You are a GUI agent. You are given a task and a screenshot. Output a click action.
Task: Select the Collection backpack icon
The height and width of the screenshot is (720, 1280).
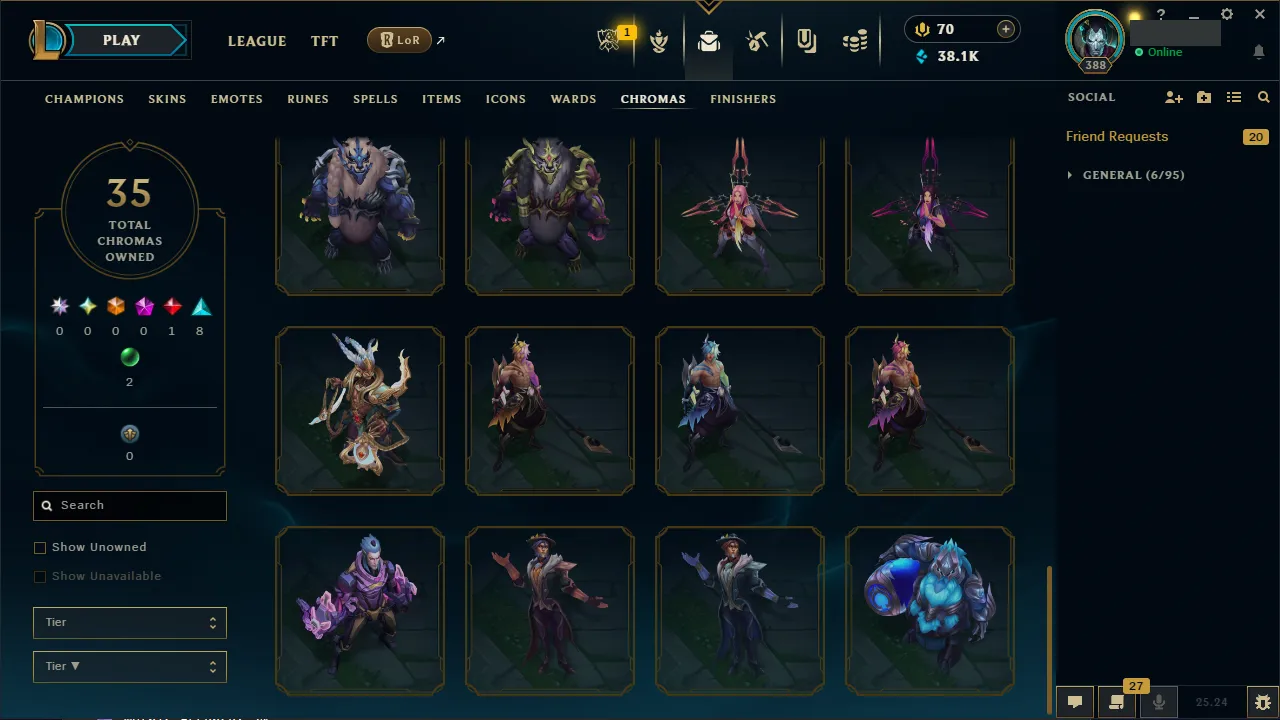pos(708,40)
